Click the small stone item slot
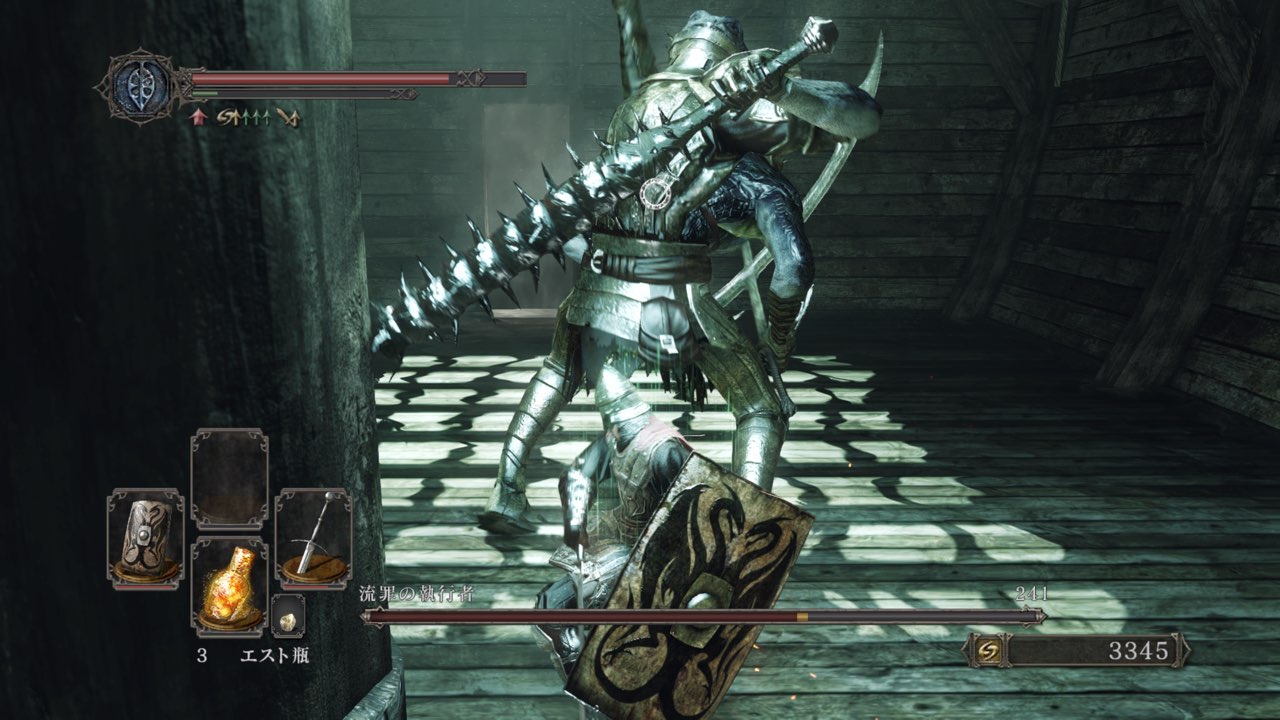 [288, 617]
